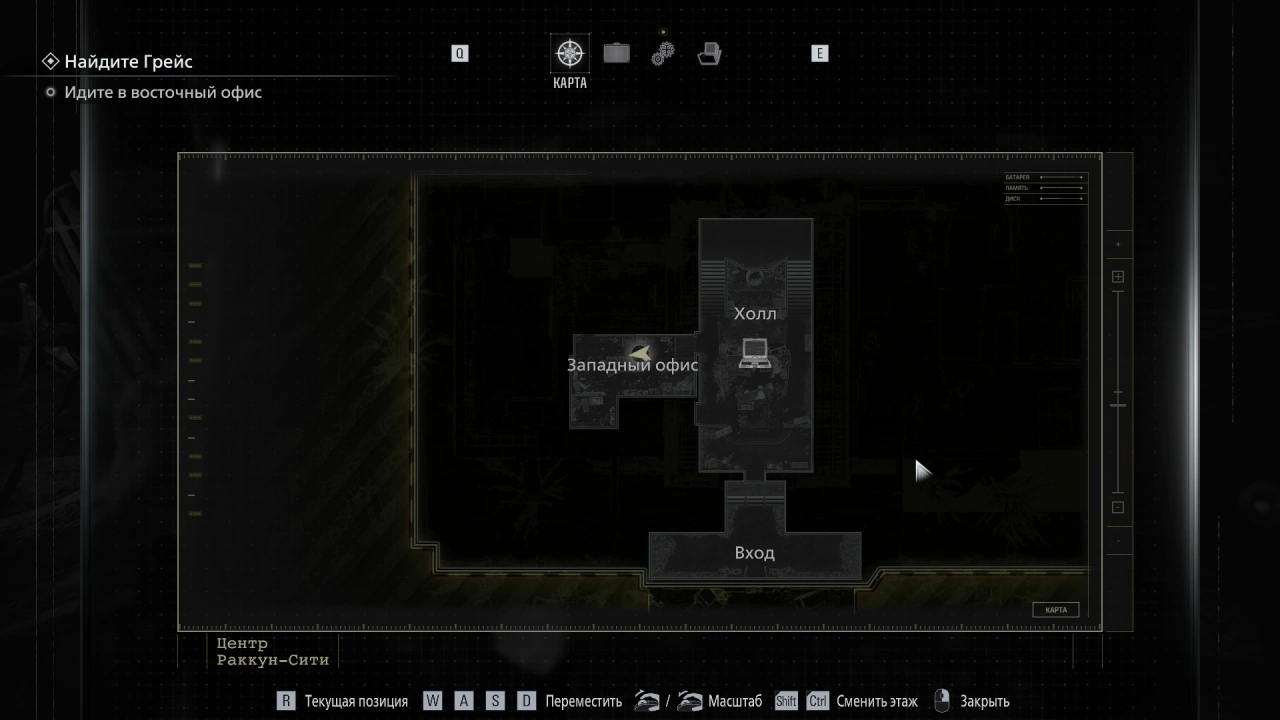Viewport: 1280px width, 720px height.
Task: Click the Найдите Грейс objective
Action: click(x=128, y=62)
